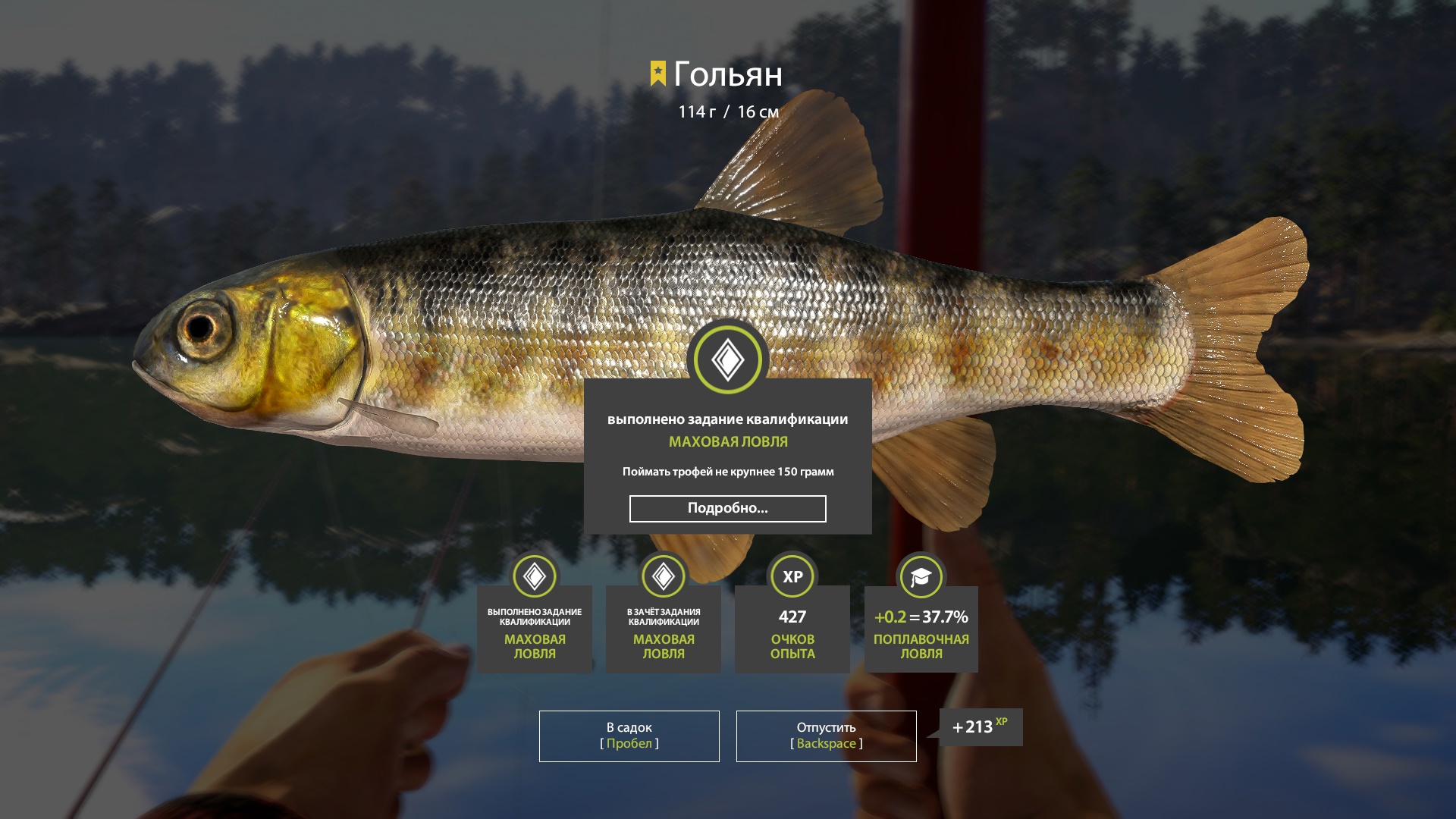Release the fish with the Отпустить button

coord(826,736)
